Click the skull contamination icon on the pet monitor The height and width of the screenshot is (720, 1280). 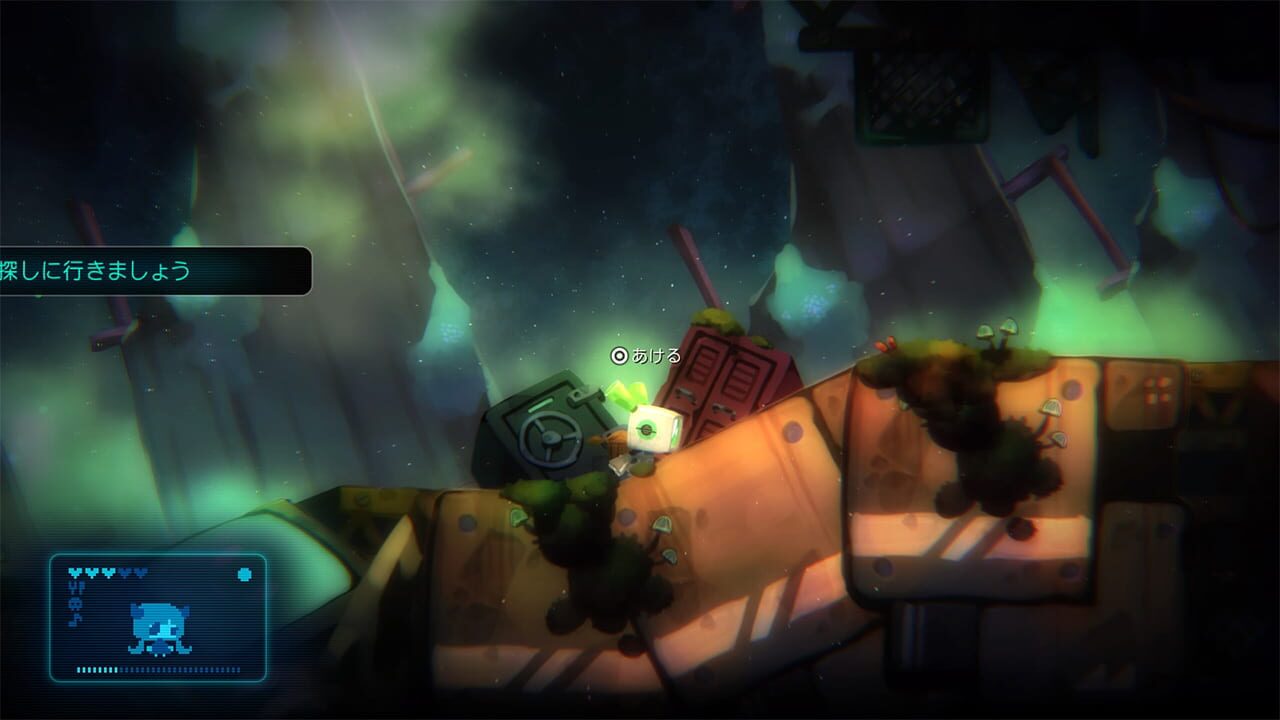tap(77, 604)
